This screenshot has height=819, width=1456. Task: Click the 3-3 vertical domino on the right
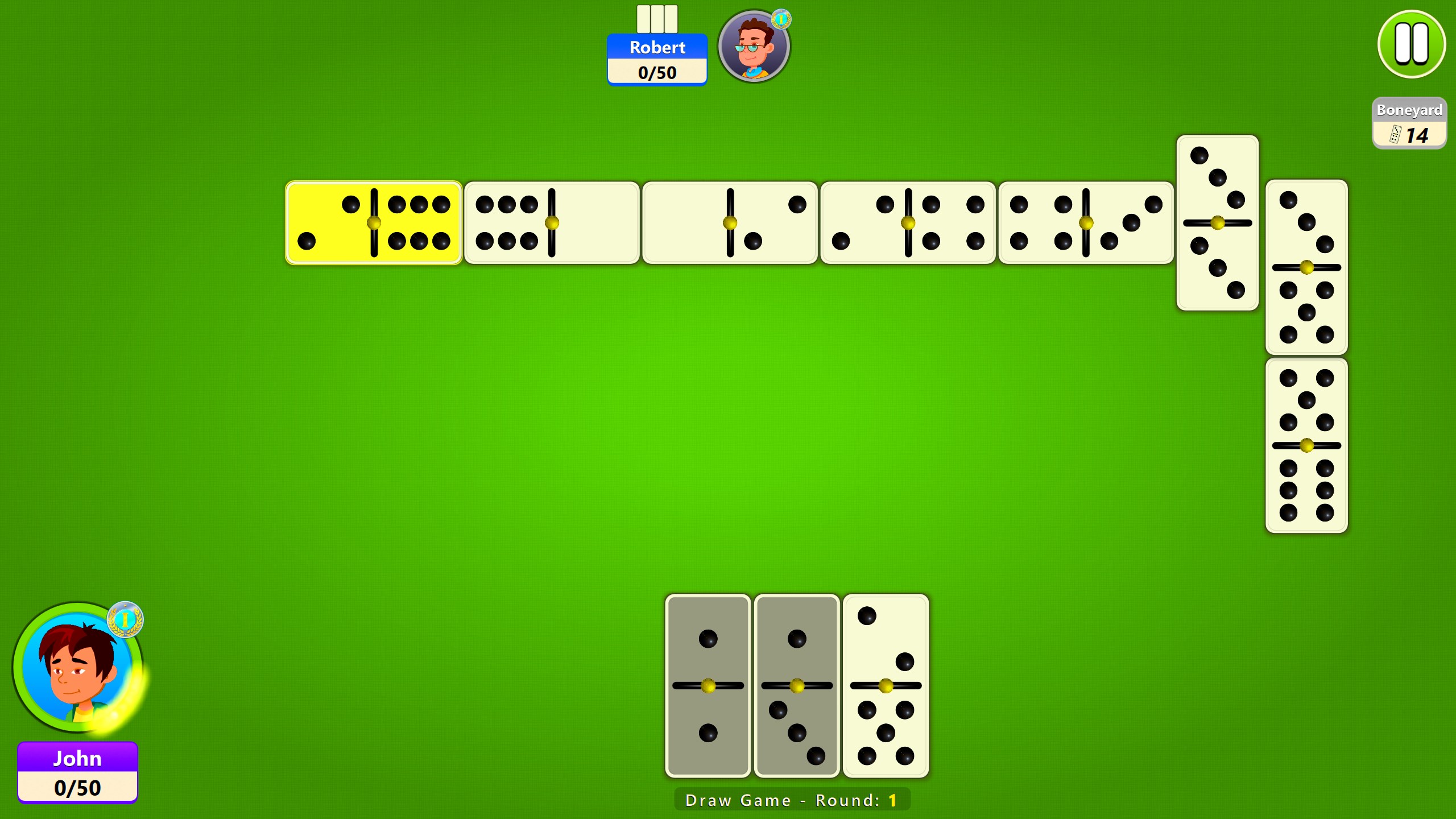tap(1217, 222)
